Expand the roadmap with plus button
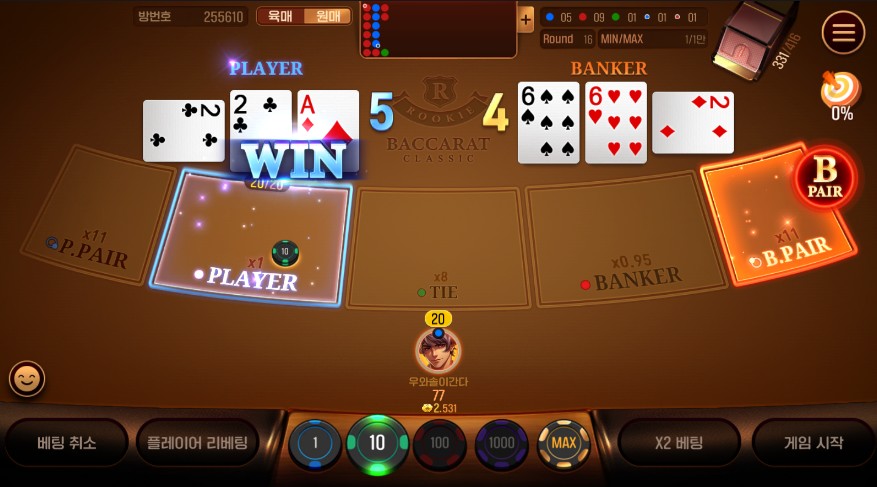 click(x=526, y=18)
